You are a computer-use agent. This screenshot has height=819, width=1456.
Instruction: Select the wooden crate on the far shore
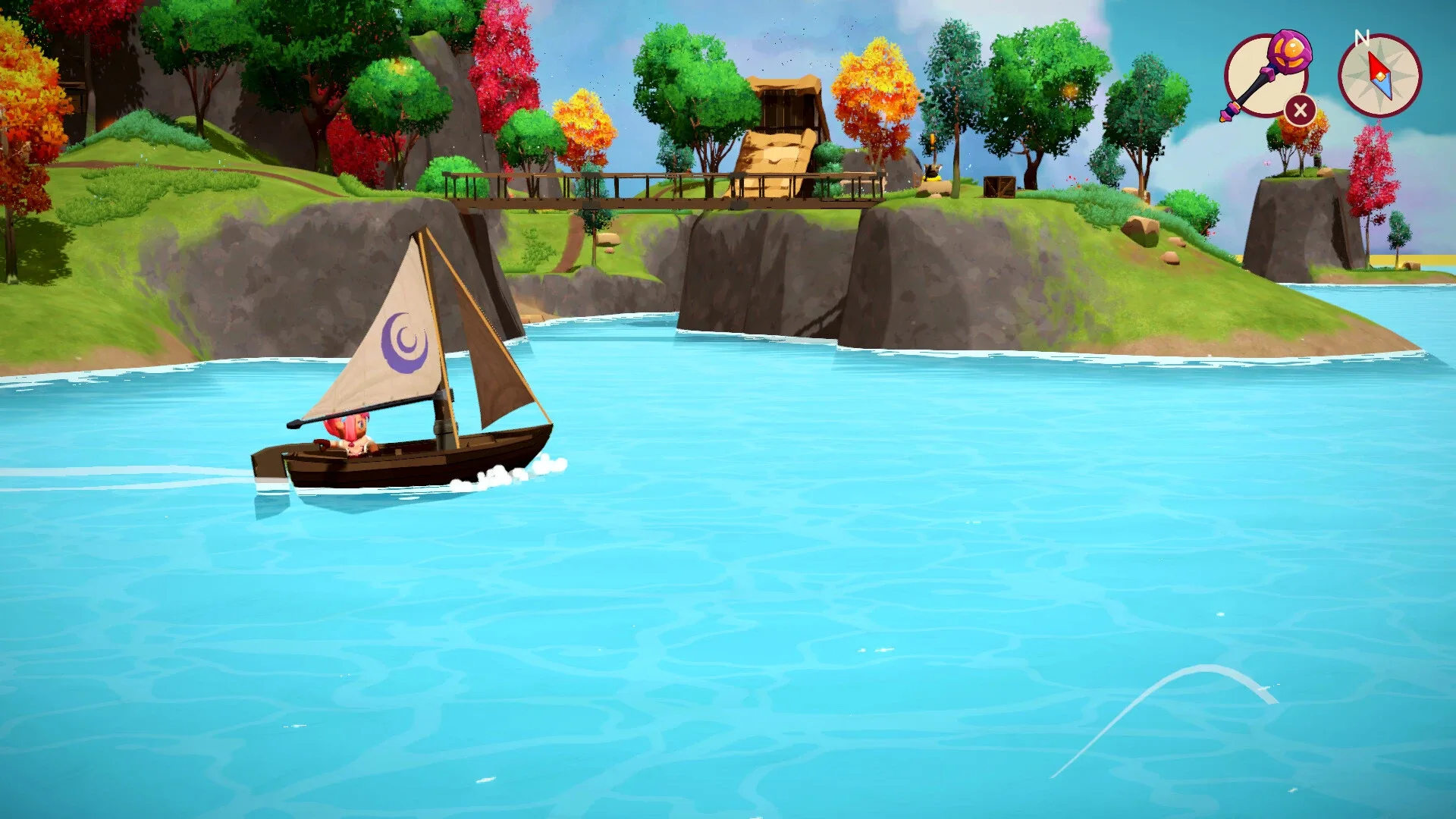[999, 186]
